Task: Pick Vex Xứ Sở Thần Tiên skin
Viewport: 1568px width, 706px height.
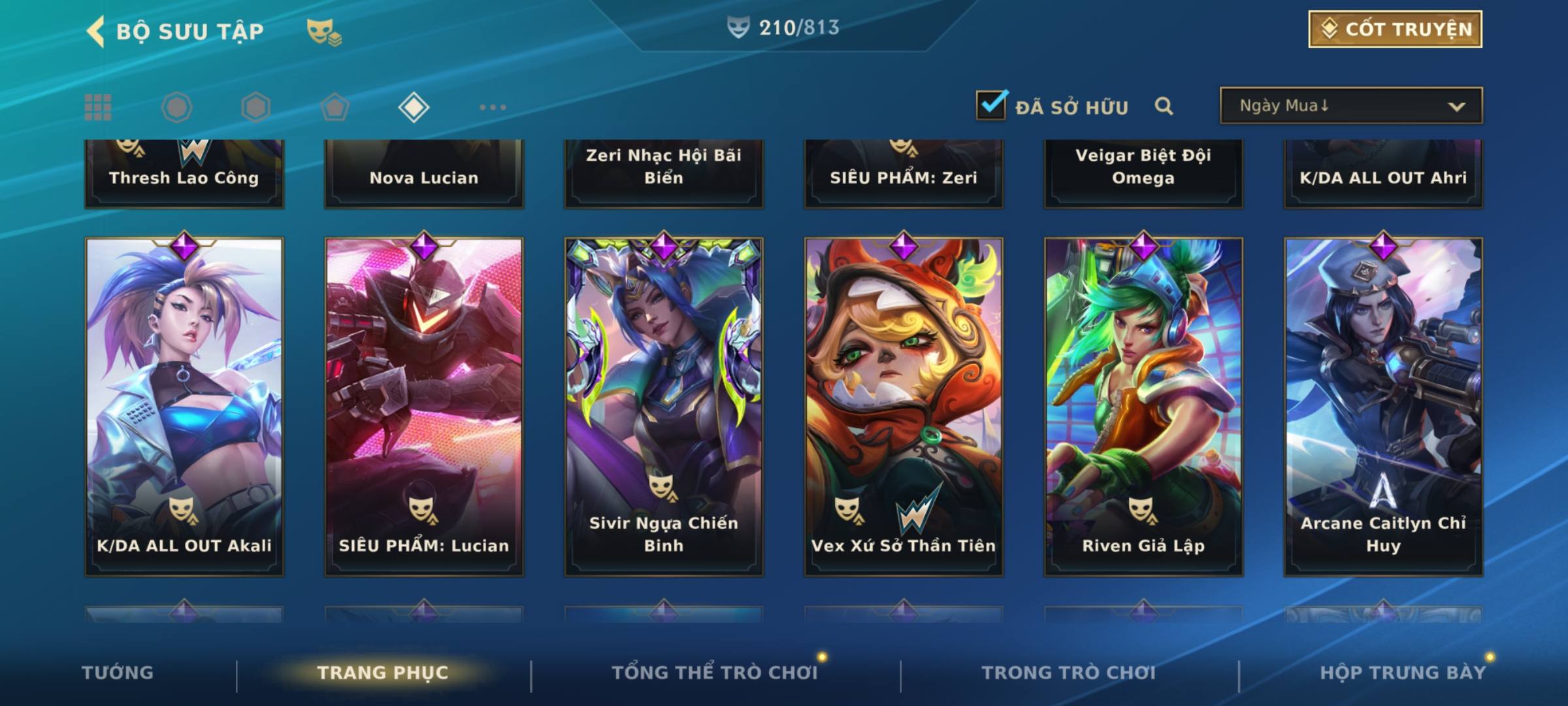Action: pos(904,405)
